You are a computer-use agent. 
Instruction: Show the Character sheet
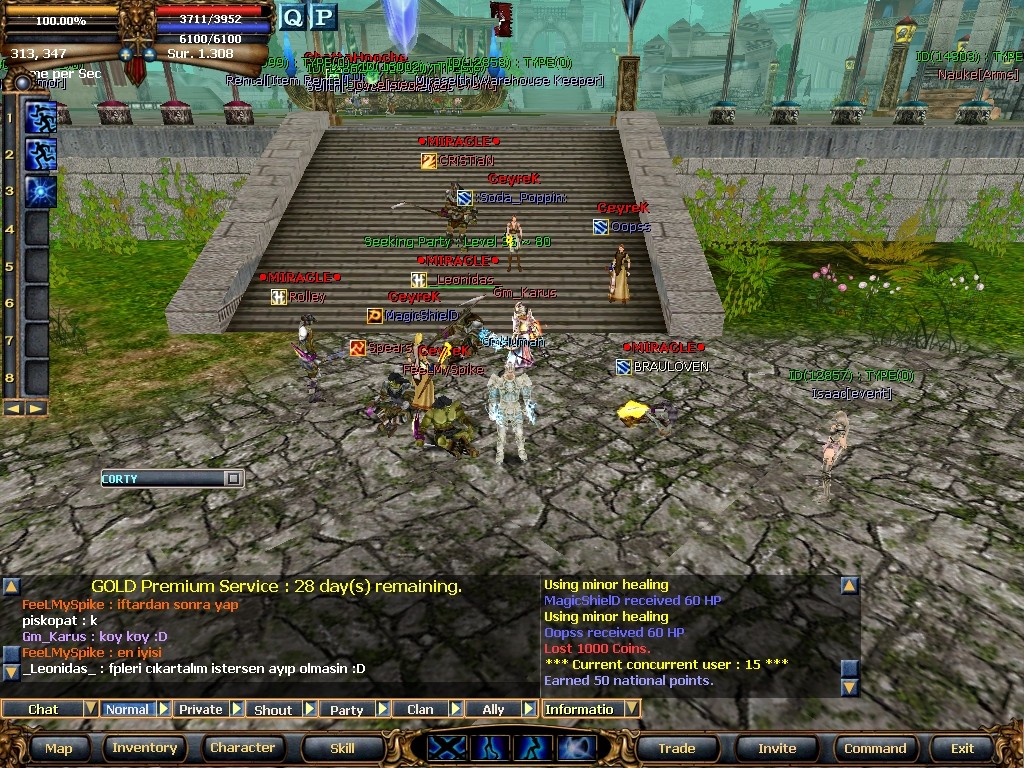(x=242, y=748)
